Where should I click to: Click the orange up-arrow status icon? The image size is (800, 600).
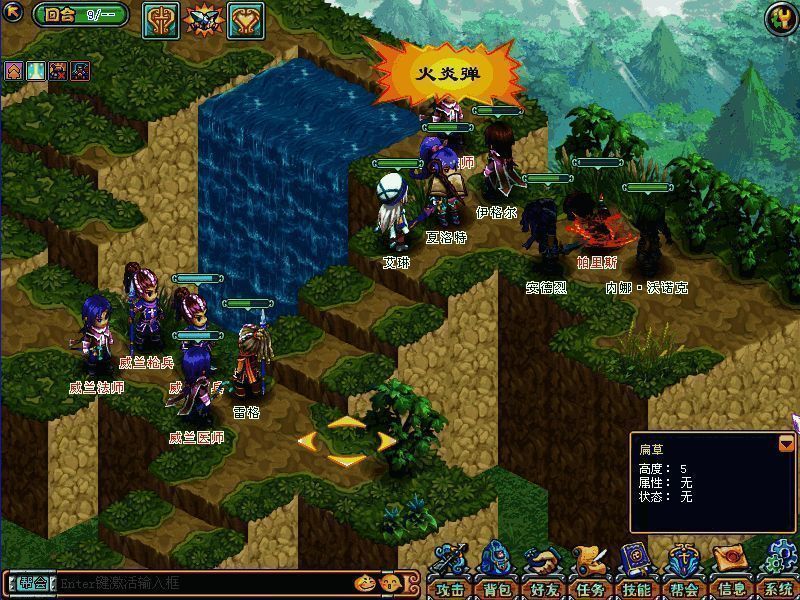[x=14, y=70]
